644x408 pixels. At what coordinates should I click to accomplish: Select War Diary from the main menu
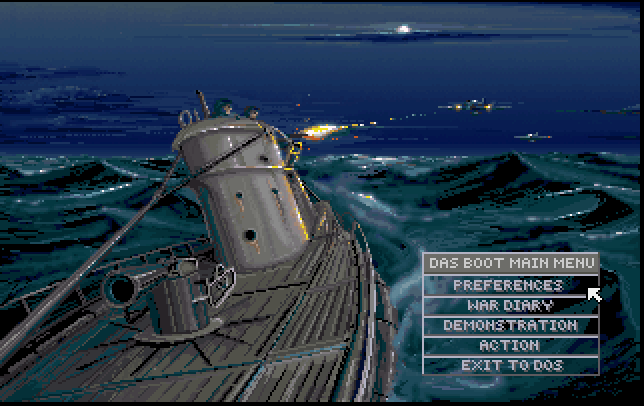(x=510, y=305)
